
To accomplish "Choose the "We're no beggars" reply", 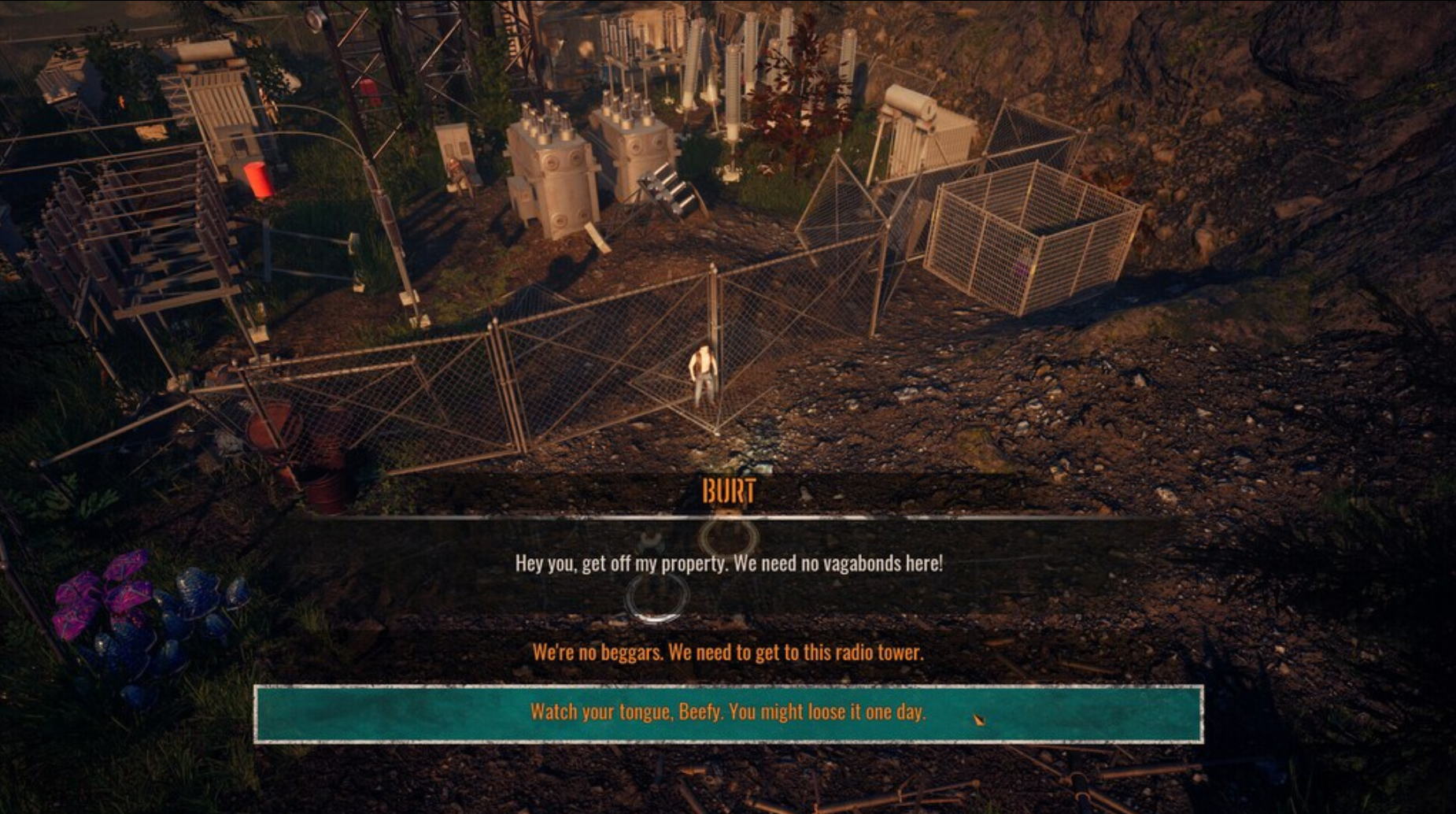I will click(728, 653).
